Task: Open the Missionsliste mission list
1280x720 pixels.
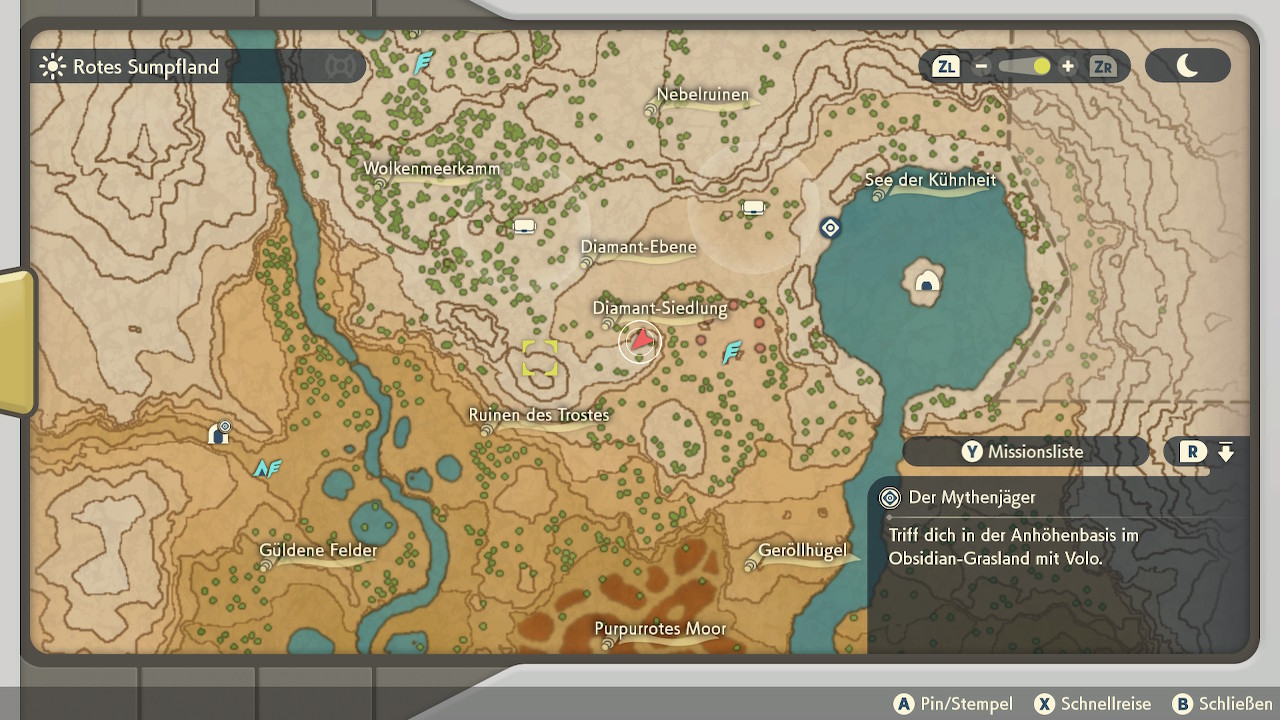Action: click(1024, 452)
